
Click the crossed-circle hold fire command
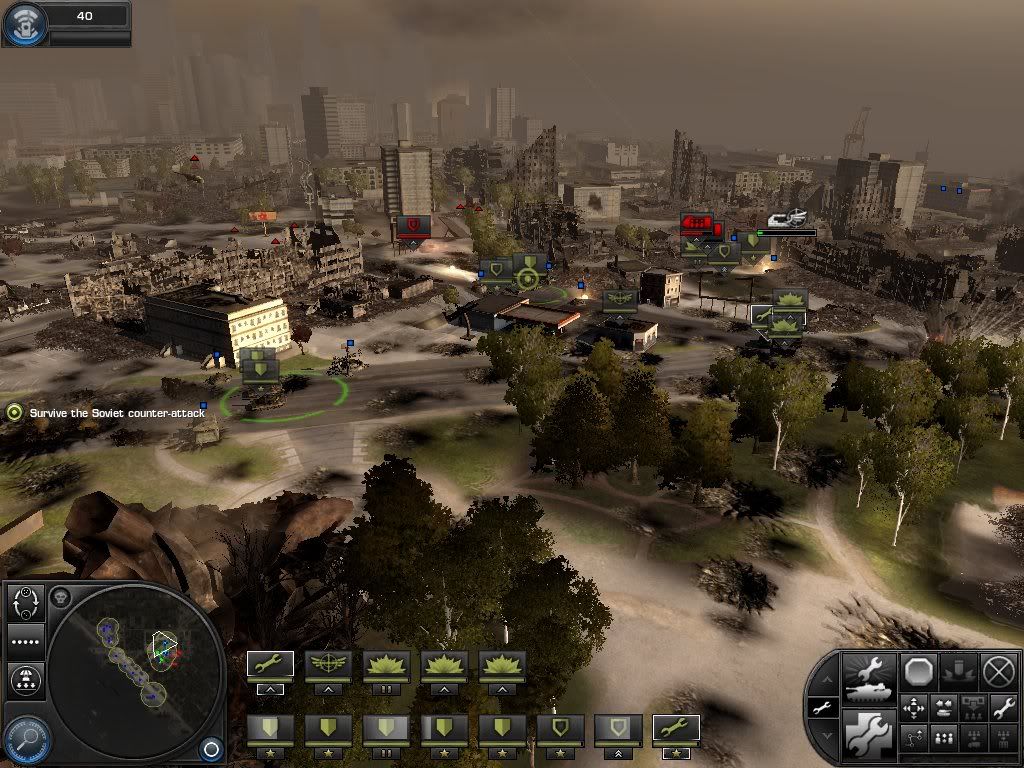(999, 672)
